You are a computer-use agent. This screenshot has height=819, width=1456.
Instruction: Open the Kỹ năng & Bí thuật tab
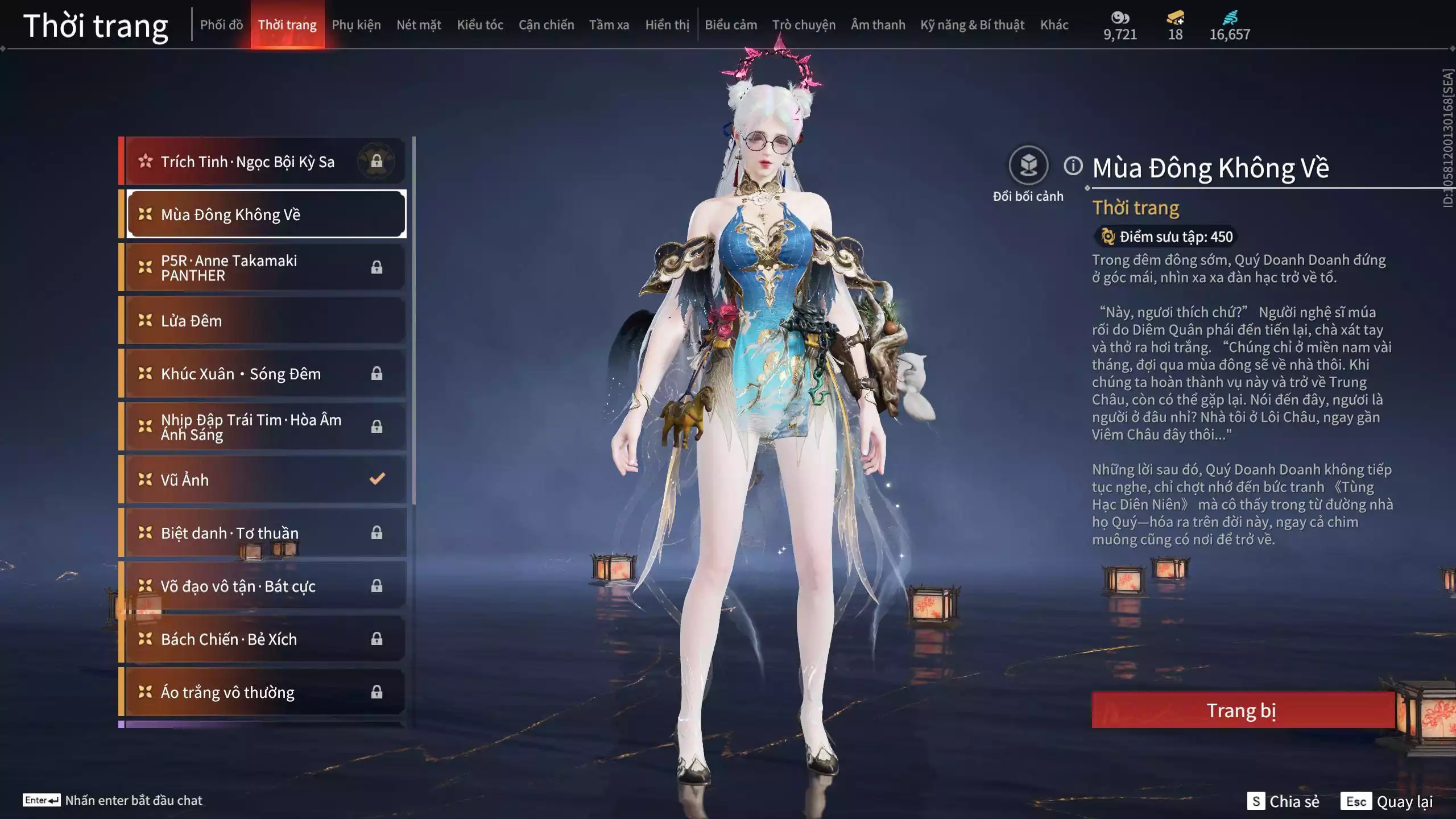point(972,25)
